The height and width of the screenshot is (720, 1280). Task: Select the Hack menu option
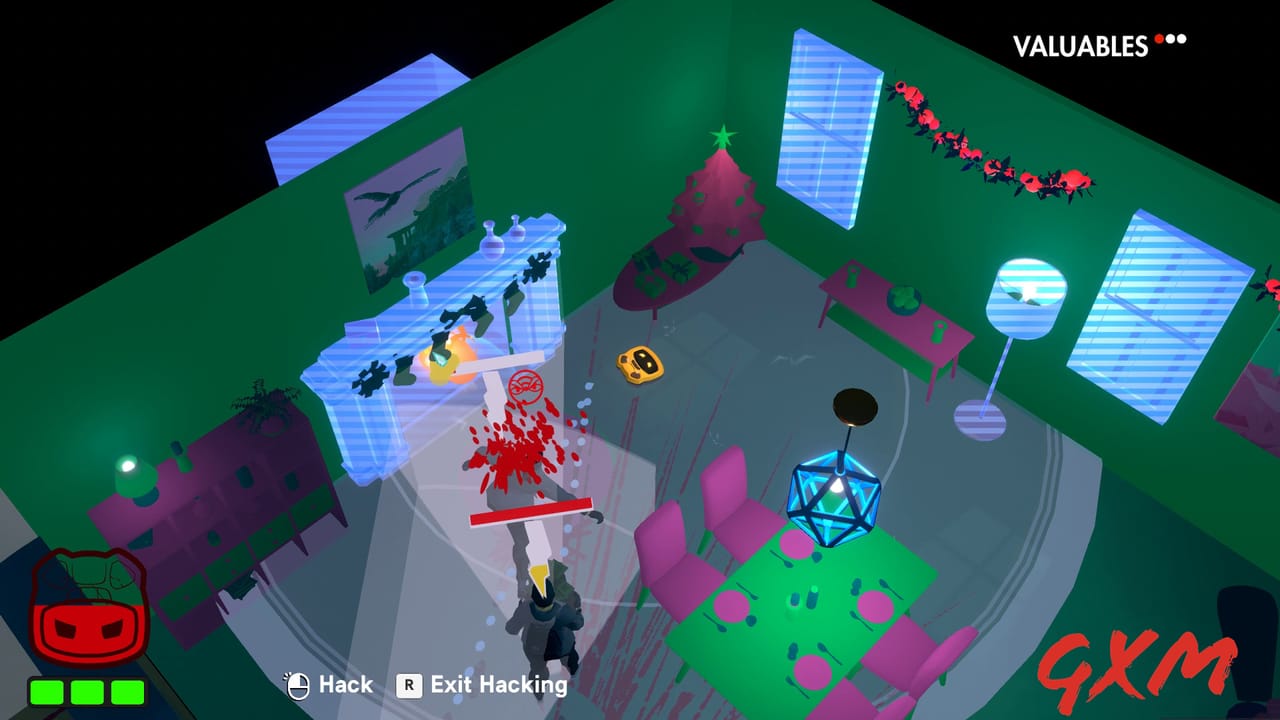(345, 685)
